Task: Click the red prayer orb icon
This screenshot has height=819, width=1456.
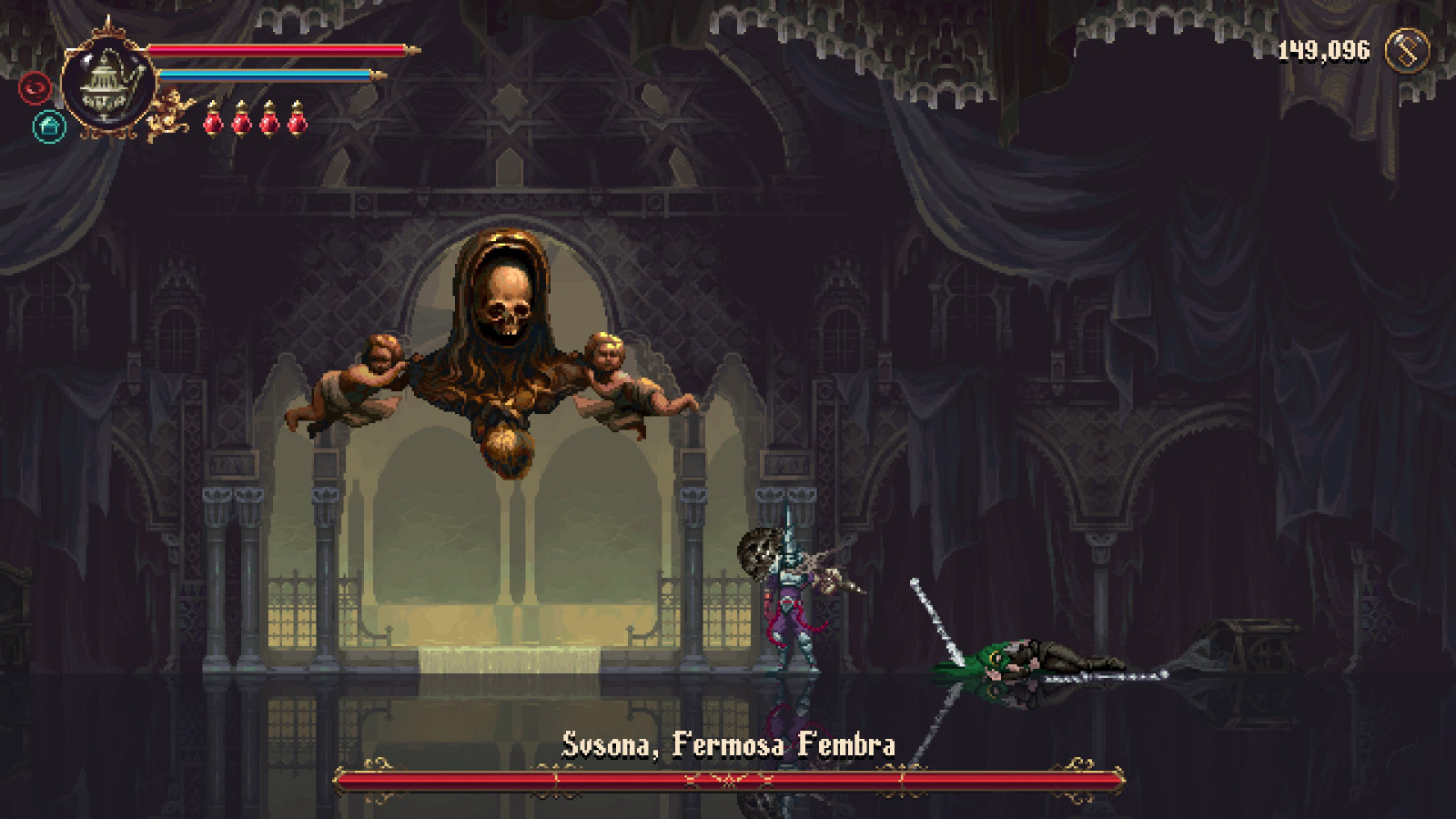Action: point(34,88)
